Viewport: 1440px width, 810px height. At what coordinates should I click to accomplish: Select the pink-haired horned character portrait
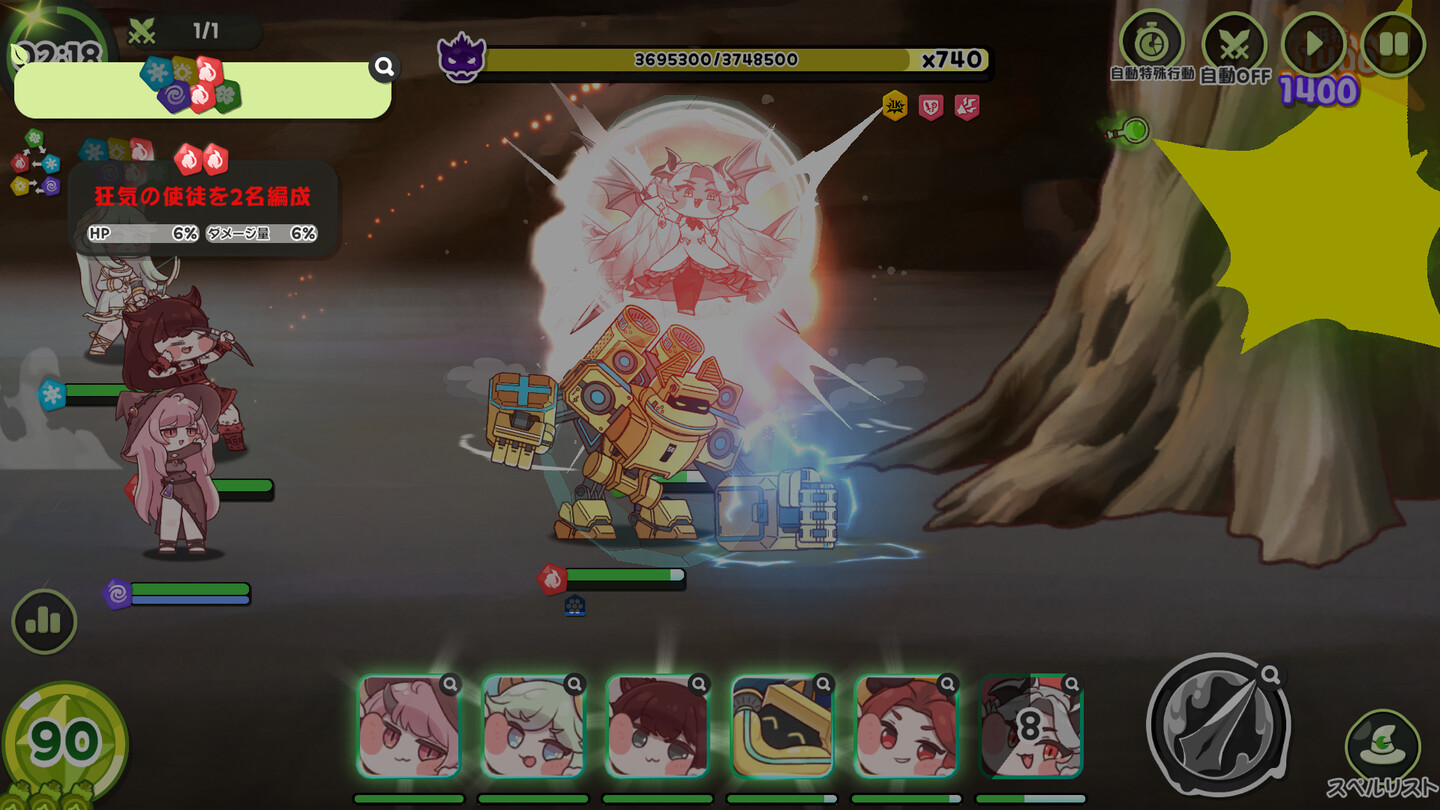[x=408, y=727]
